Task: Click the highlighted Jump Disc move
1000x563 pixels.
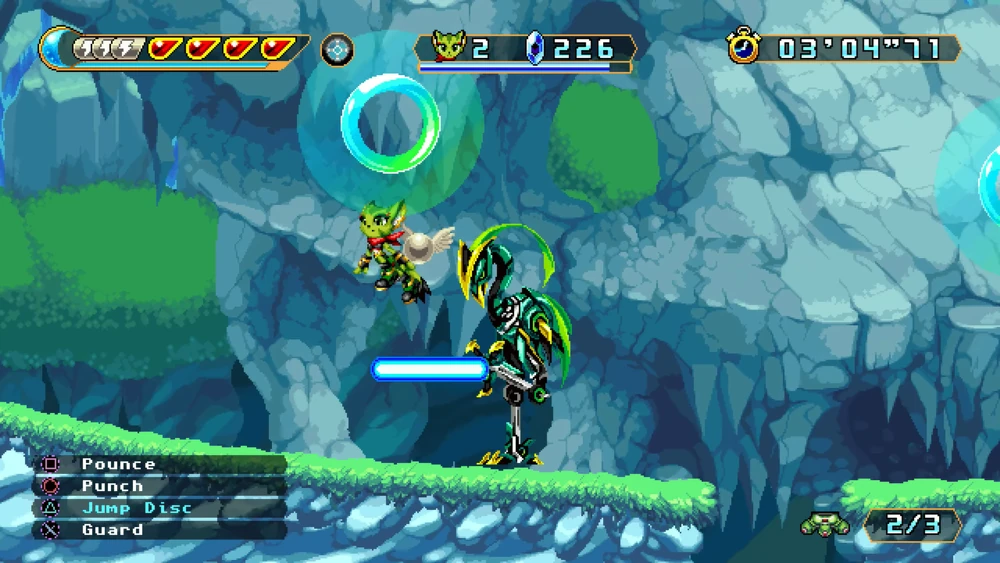Action: coord(136,508)
